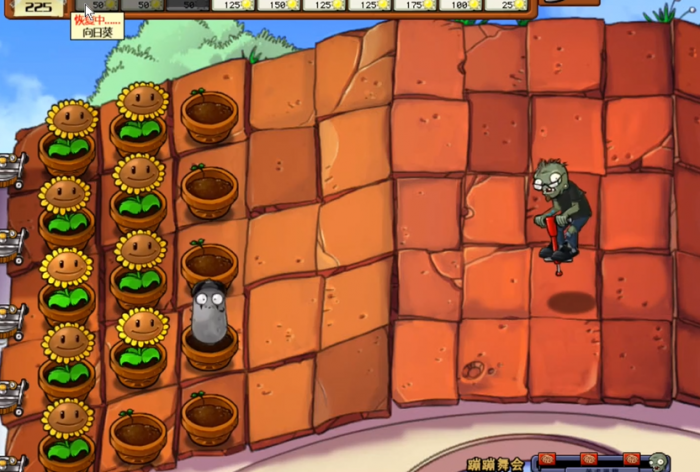Image resolution: width=700 pixels, height=472 pixels.
Task: Choose the seed packet costing 175 sun
Action: (x=415, y=5)
